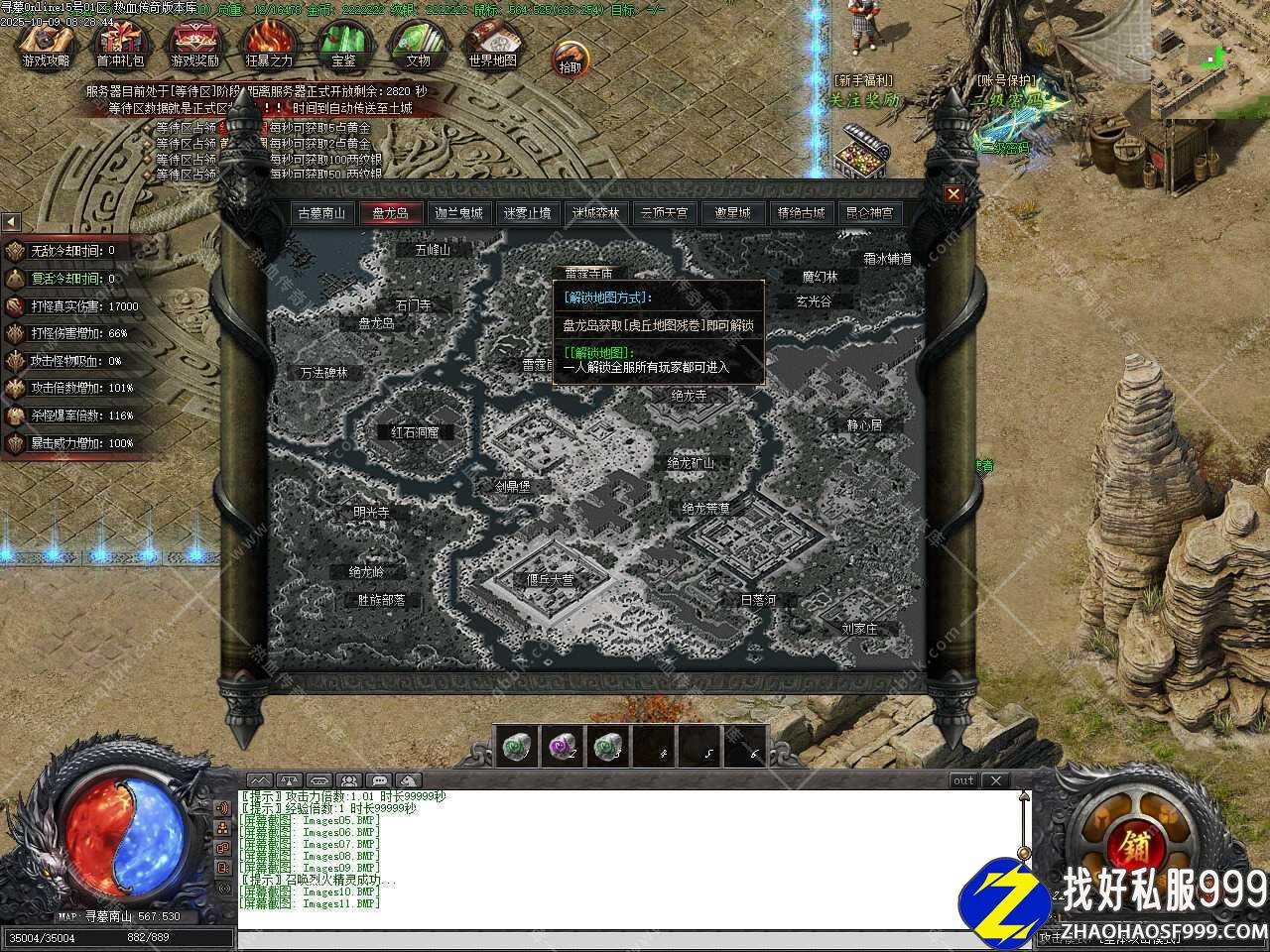Open the 迷雾止境 map tab
1270x952 pixels.
[527, 213]
